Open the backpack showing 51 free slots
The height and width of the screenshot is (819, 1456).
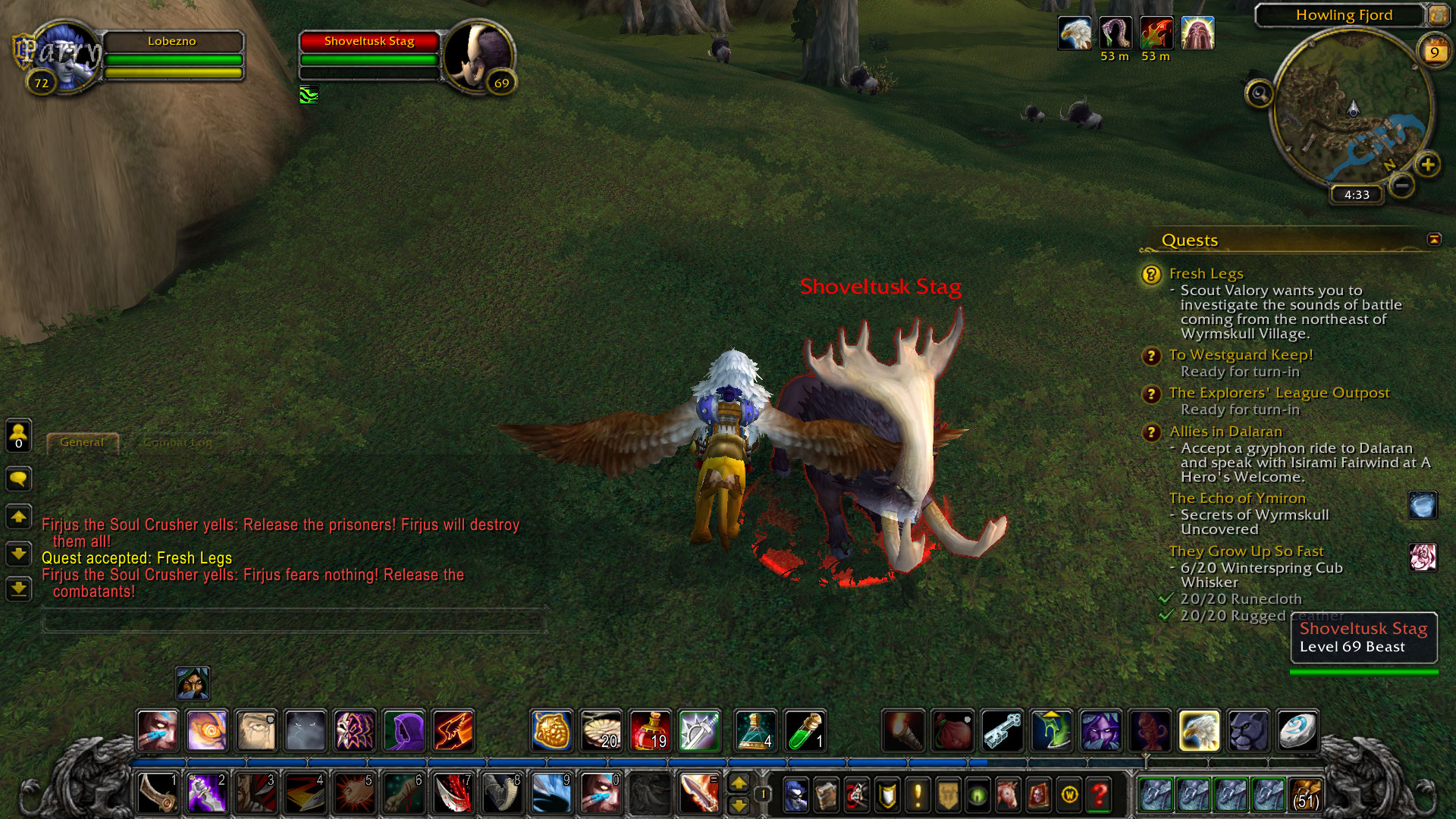(x=1305, y=795)
